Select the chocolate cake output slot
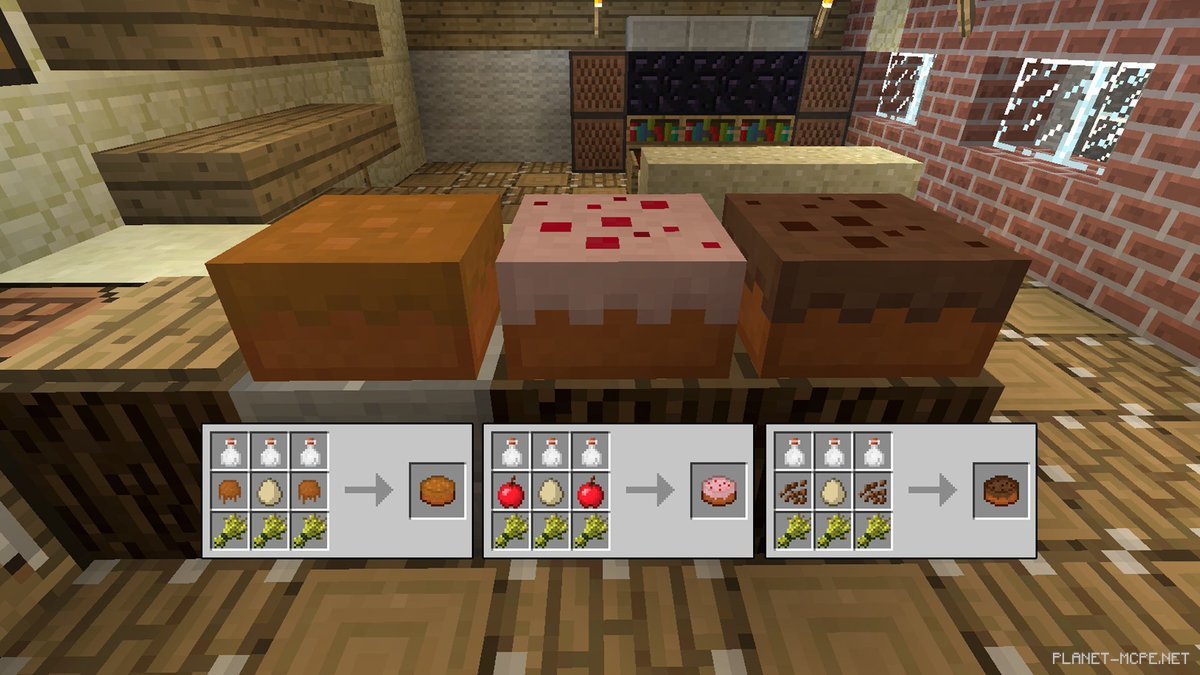The height and width of the screenshot is (675, 1200). (1001, 490)
